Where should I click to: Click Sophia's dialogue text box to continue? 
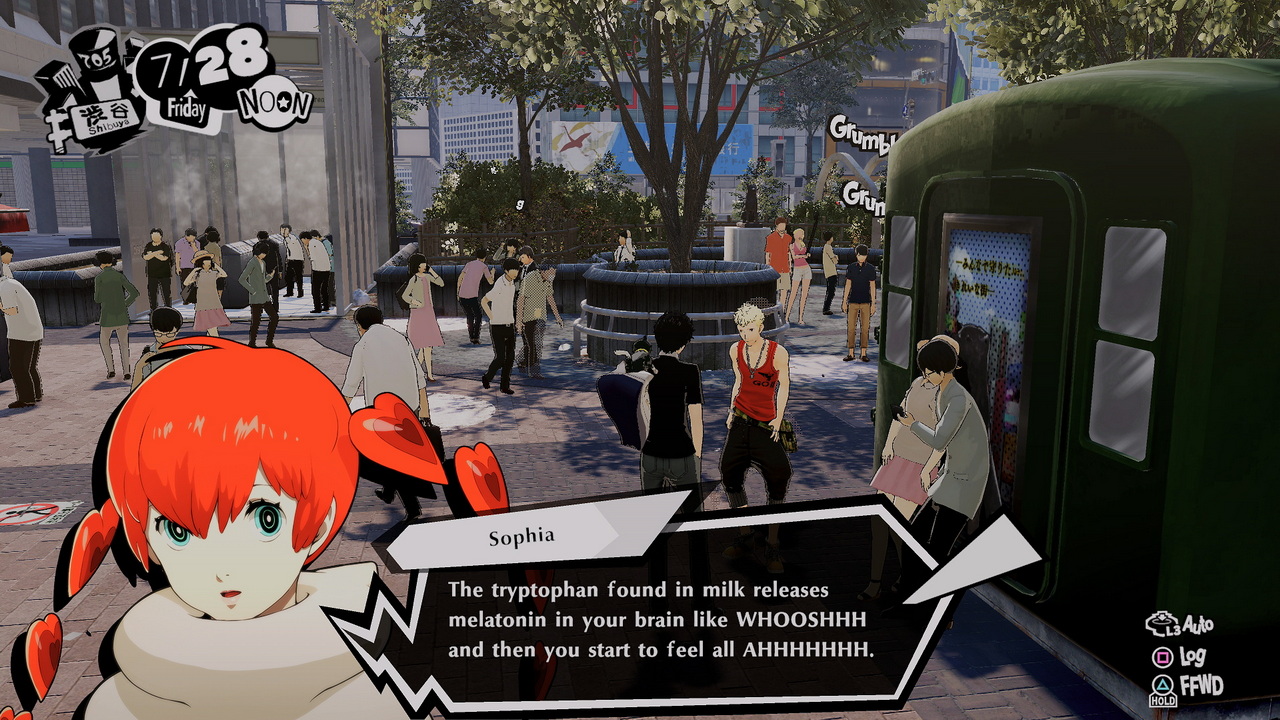click(660, 620)
